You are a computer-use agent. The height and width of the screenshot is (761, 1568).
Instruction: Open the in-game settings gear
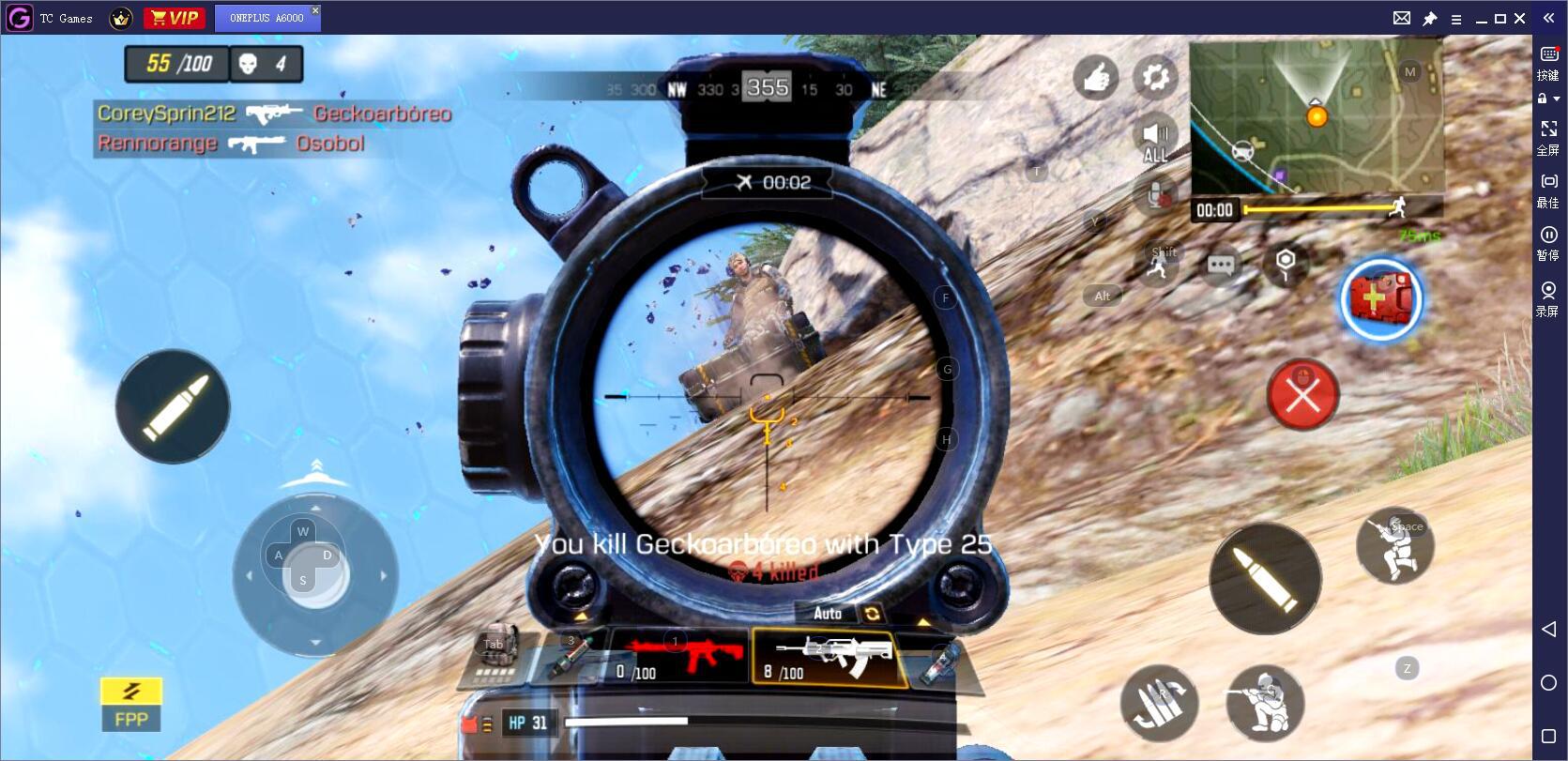coord(1154,78)
